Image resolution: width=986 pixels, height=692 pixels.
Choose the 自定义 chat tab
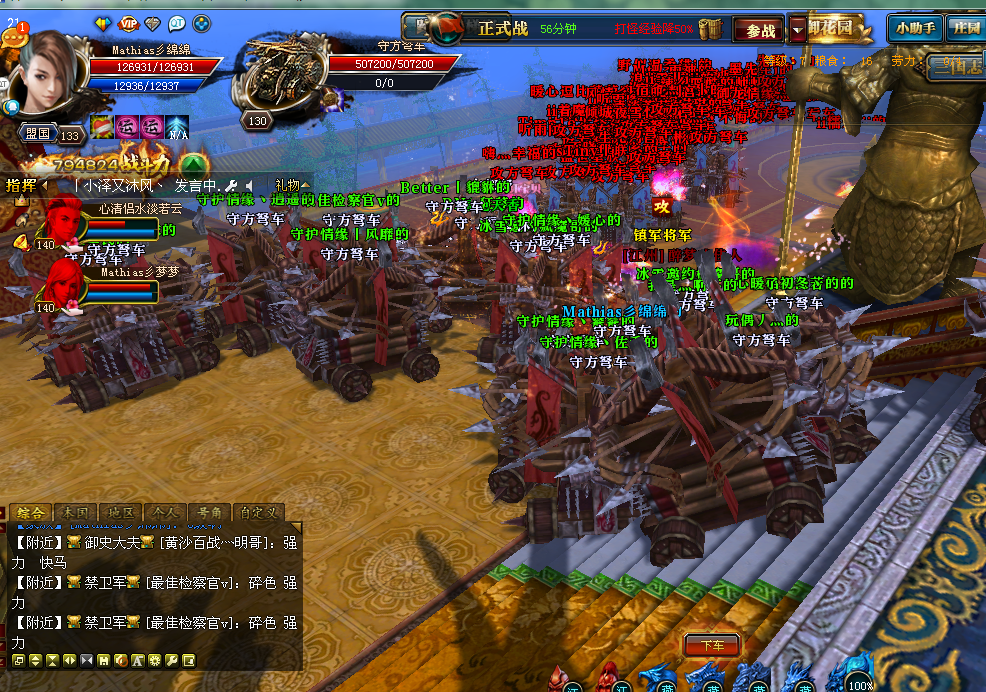pos(260,513)
